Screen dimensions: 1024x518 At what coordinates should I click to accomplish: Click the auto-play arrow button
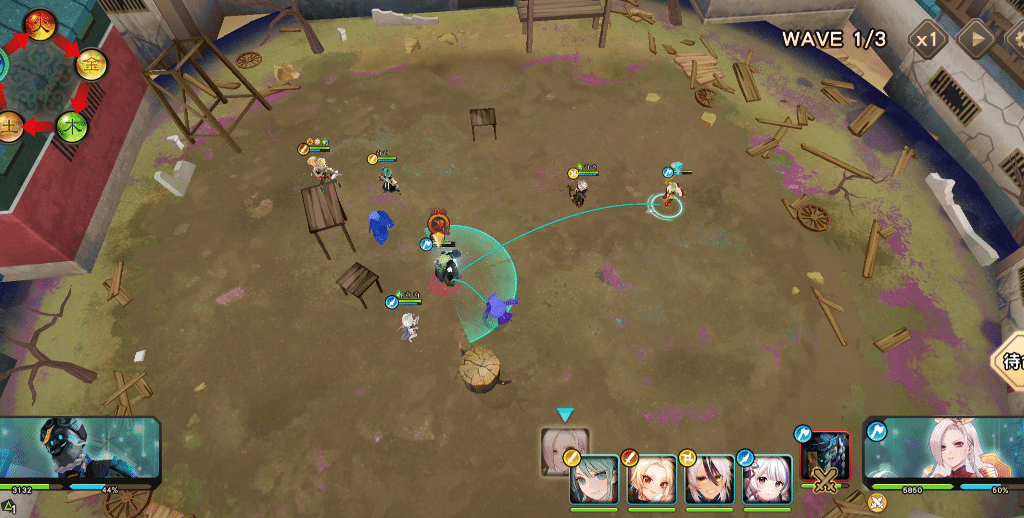click(975, 40)
